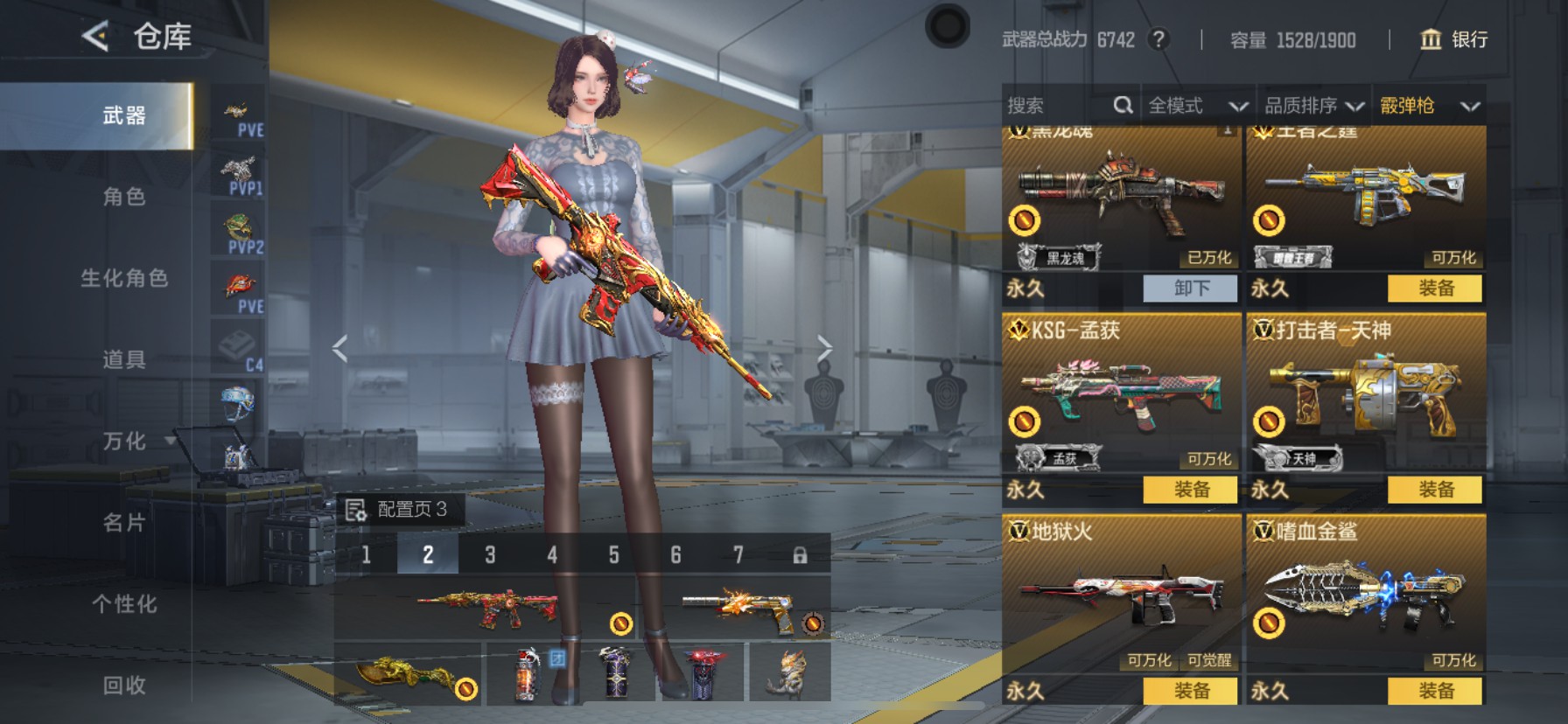1568x724 pixels.
Task: Show the 个性化 tab
Action: (x=124, y=604)
